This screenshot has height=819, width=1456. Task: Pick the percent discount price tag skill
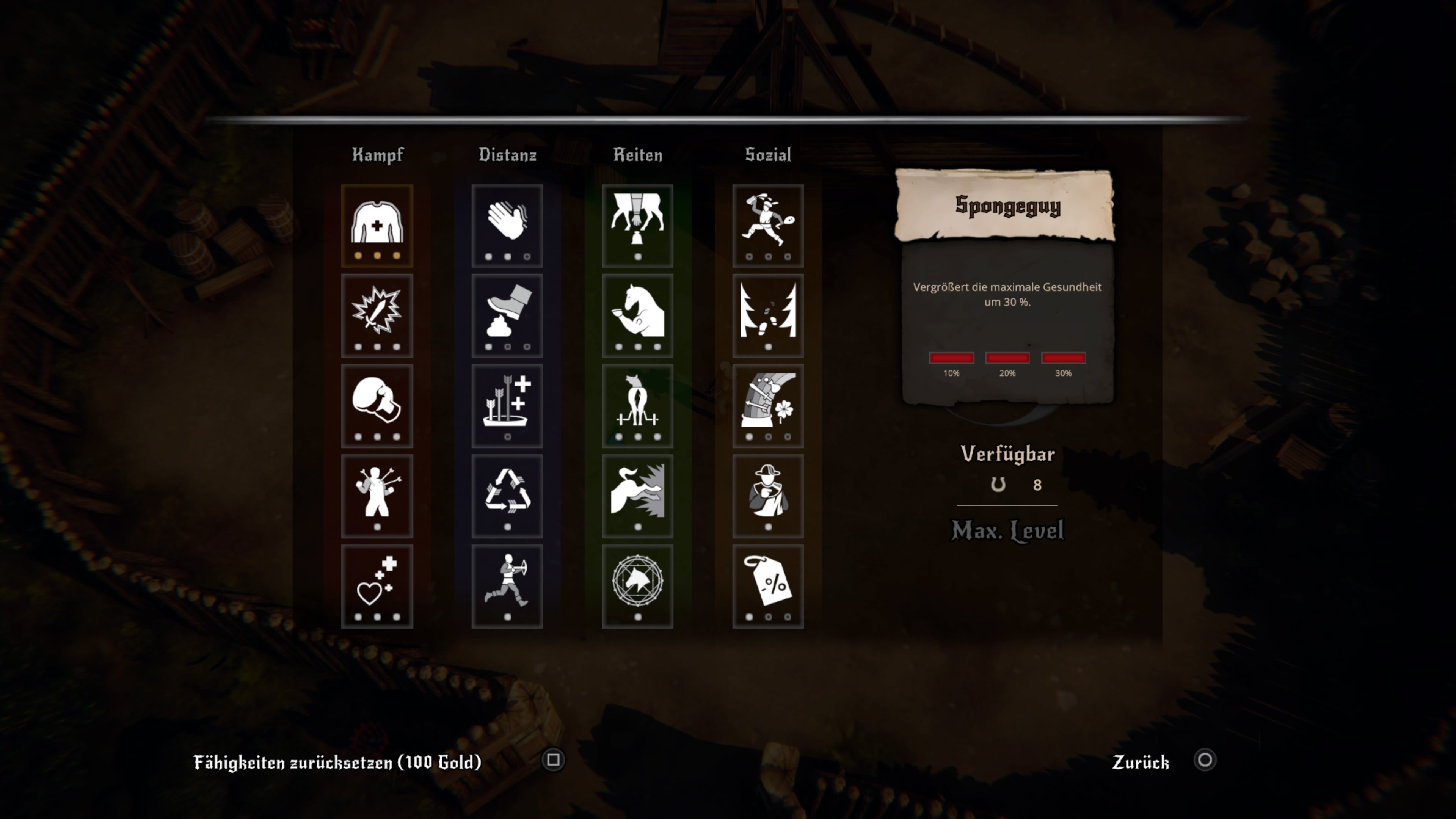tap(767, 585)
